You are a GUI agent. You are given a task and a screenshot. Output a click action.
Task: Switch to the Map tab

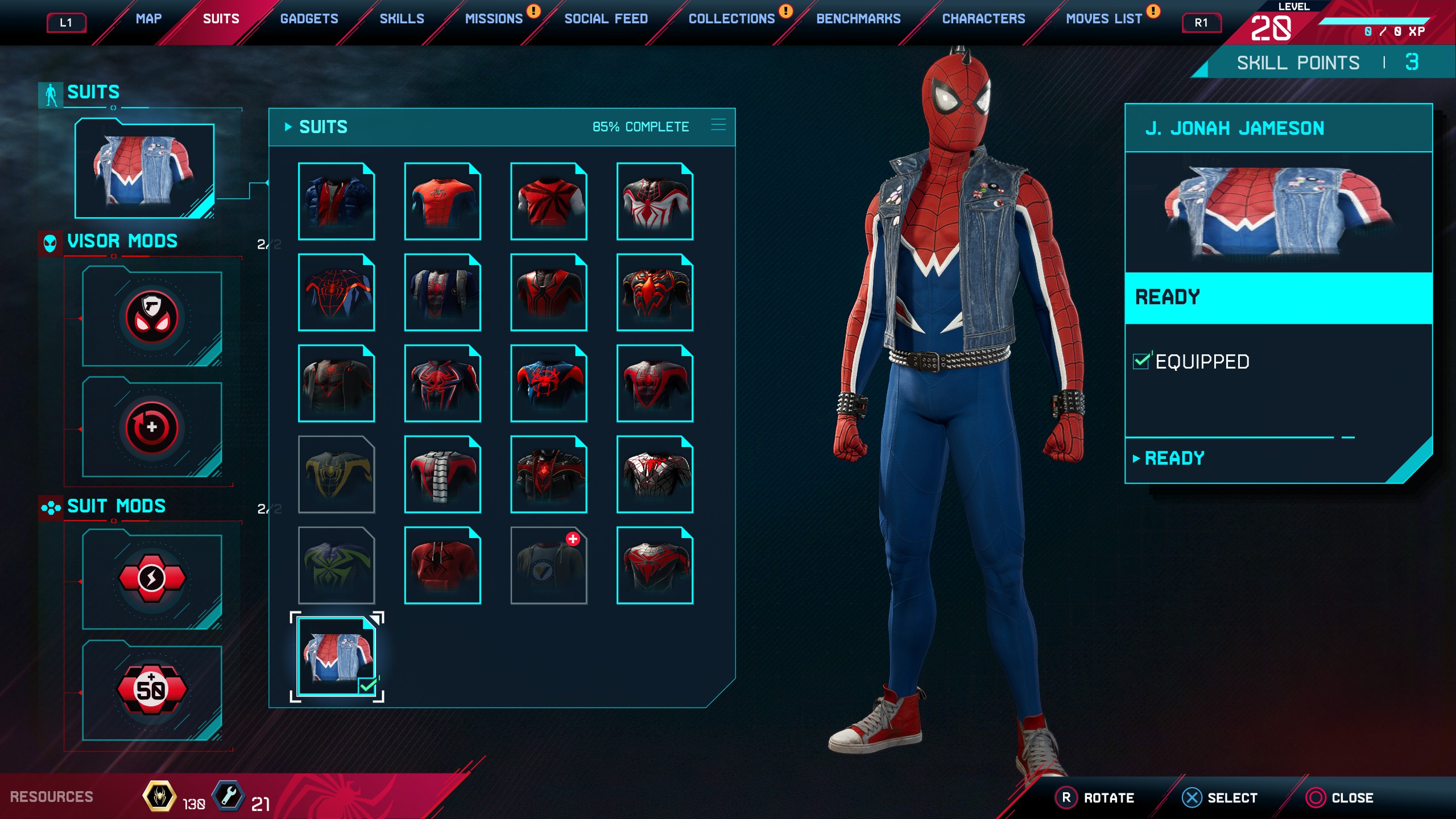click(x=148, y=19)
